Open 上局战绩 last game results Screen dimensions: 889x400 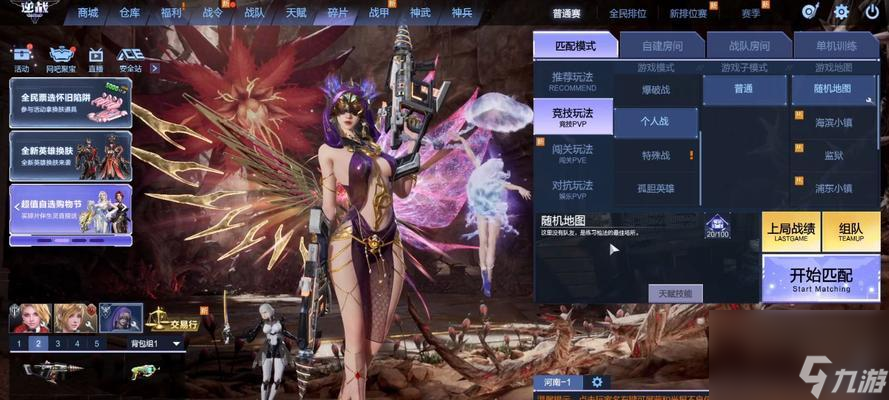point(790,231)
